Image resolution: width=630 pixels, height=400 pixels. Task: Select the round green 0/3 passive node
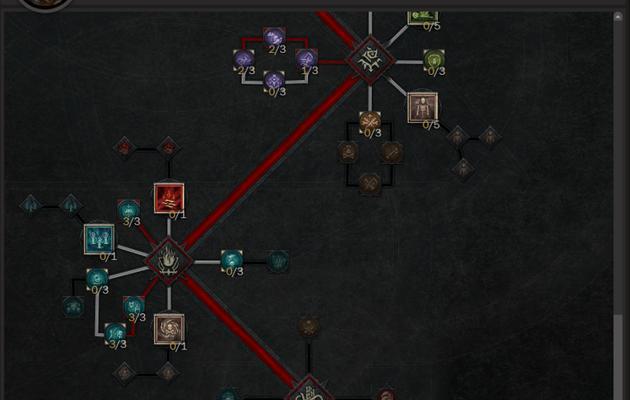(x=434, y=60)
